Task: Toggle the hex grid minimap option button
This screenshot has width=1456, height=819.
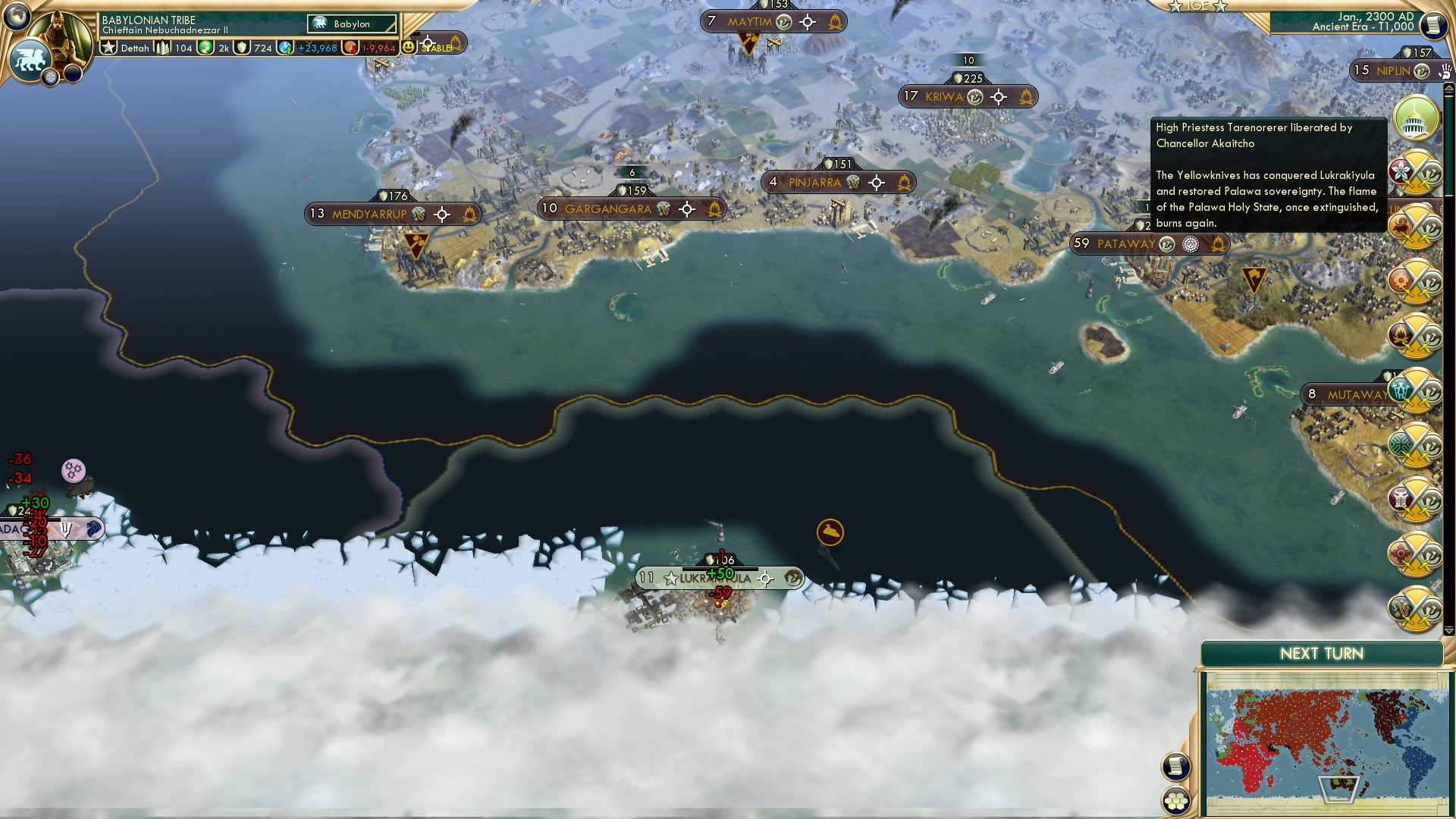Action: tap(1176, 801)
